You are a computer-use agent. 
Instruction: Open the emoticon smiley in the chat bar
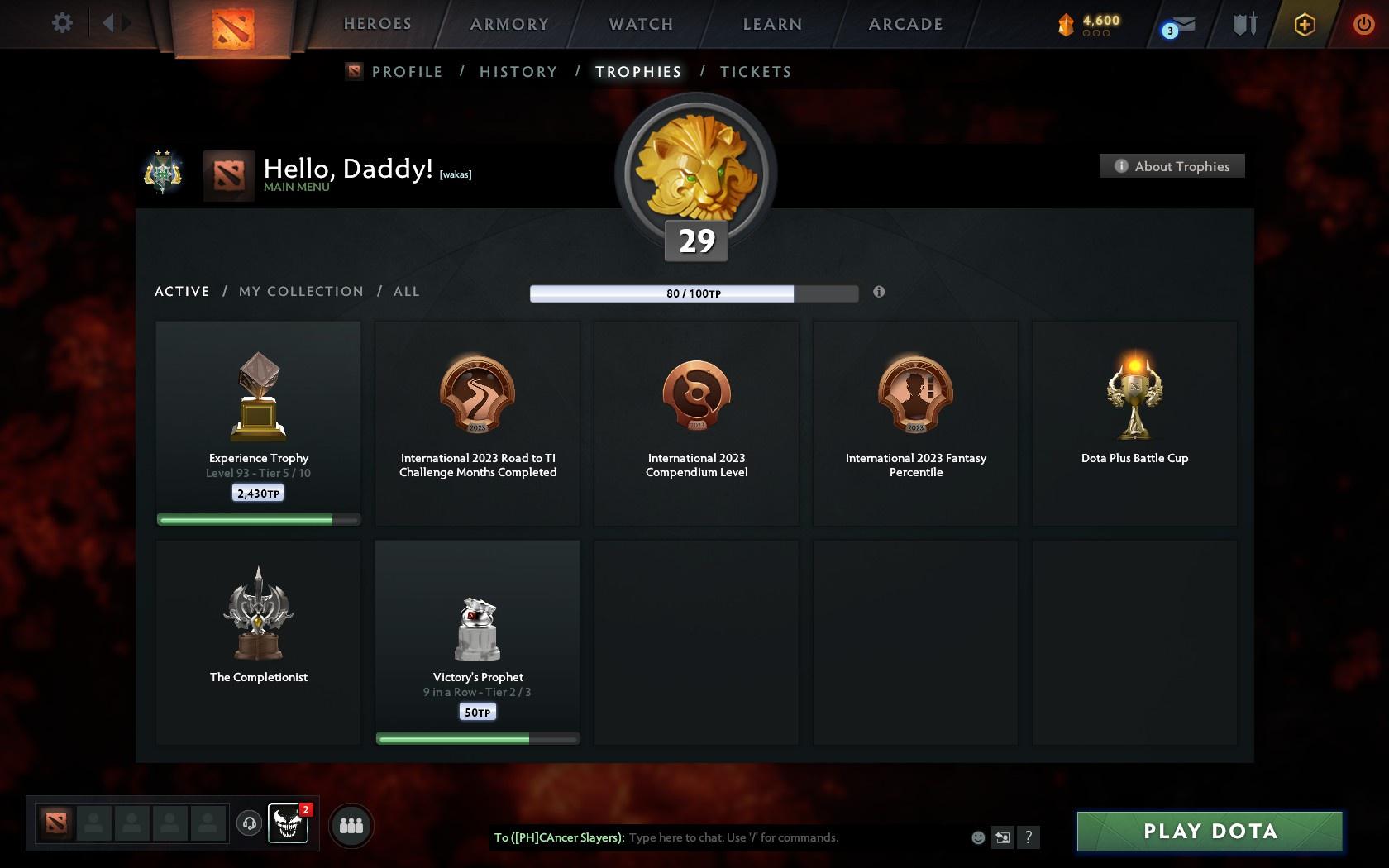[978, 837]
